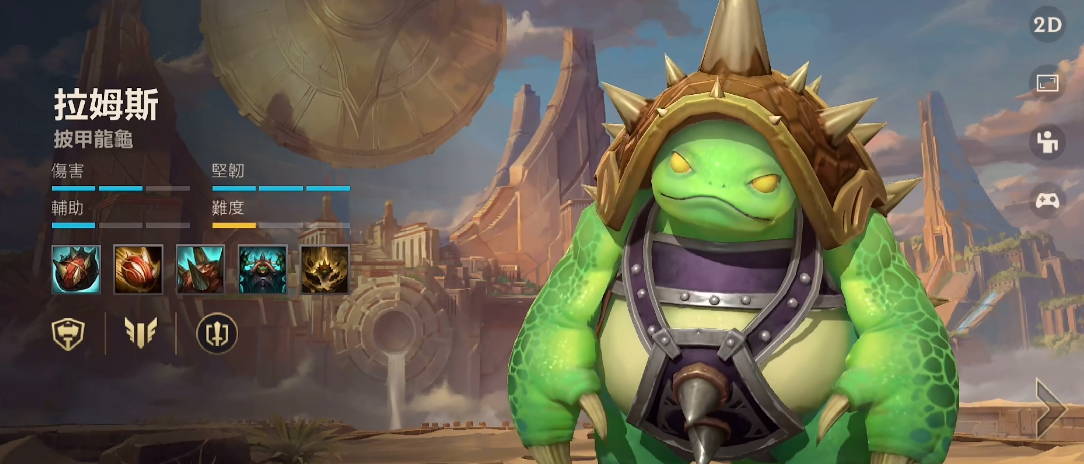Switch the champion view to 2D
1084x464 pixels.
1047,25
